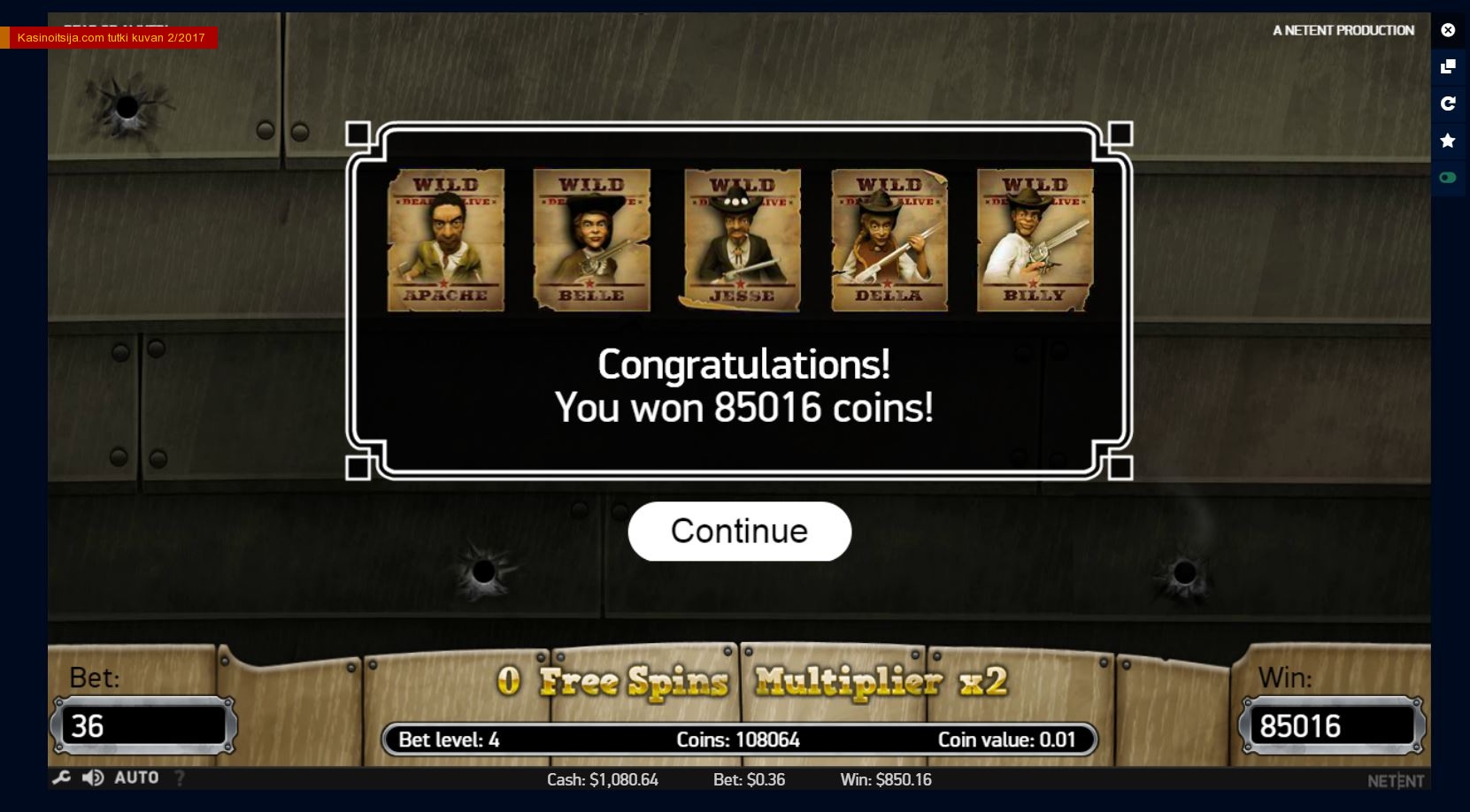Close the game with the X icon

pos(1448,30)
